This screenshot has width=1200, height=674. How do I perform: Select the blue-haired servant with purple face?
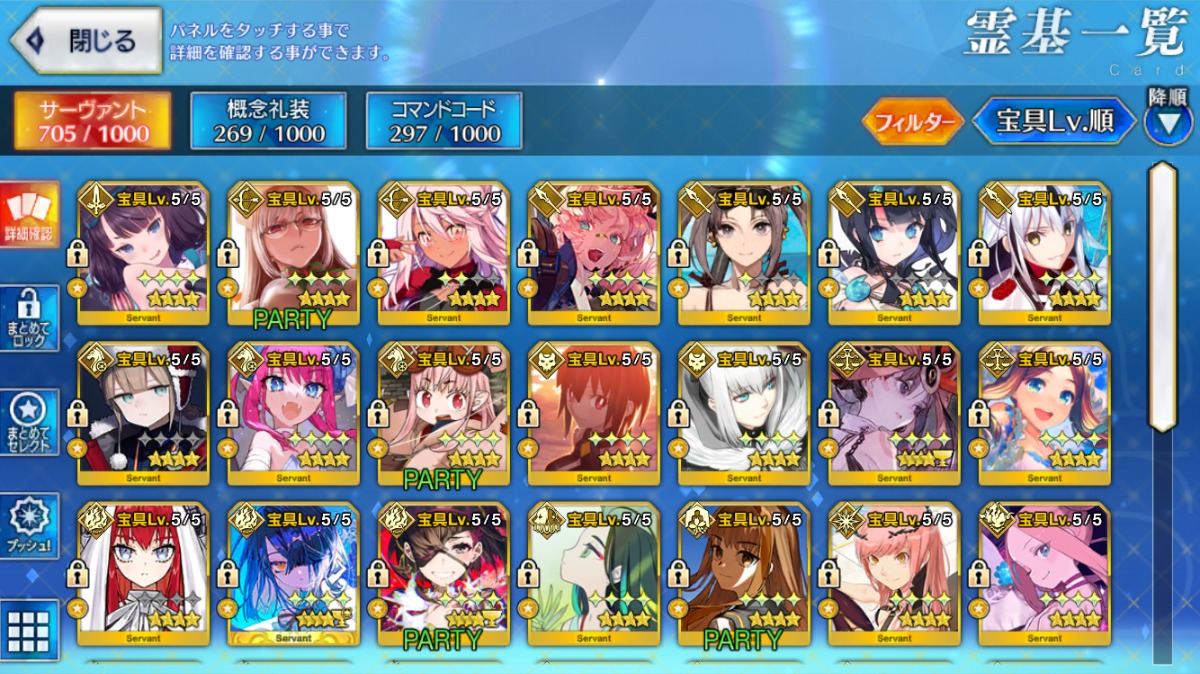click(x=293, y=573)
